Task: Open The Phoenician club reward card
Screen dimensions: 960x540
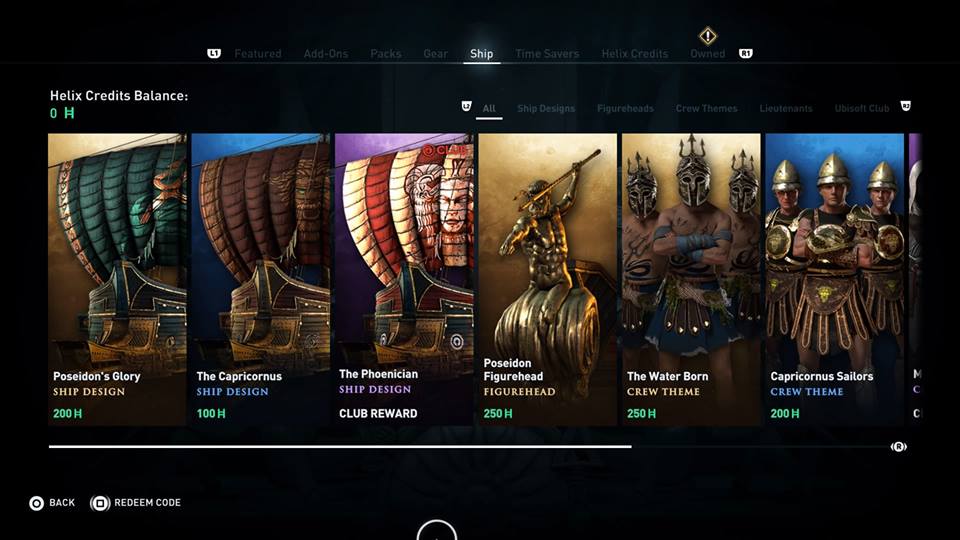Action: pos(404,280)
